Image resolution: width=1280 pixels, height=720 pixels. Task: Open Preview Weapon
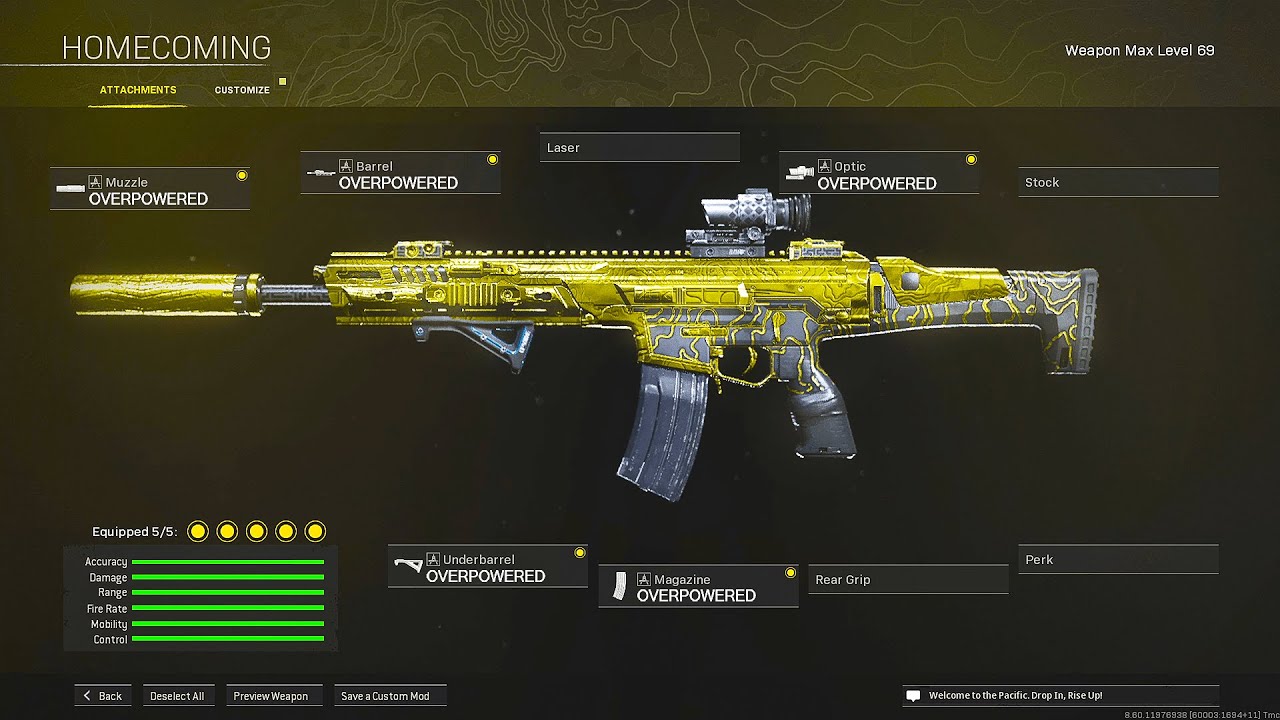click(271, 696)
